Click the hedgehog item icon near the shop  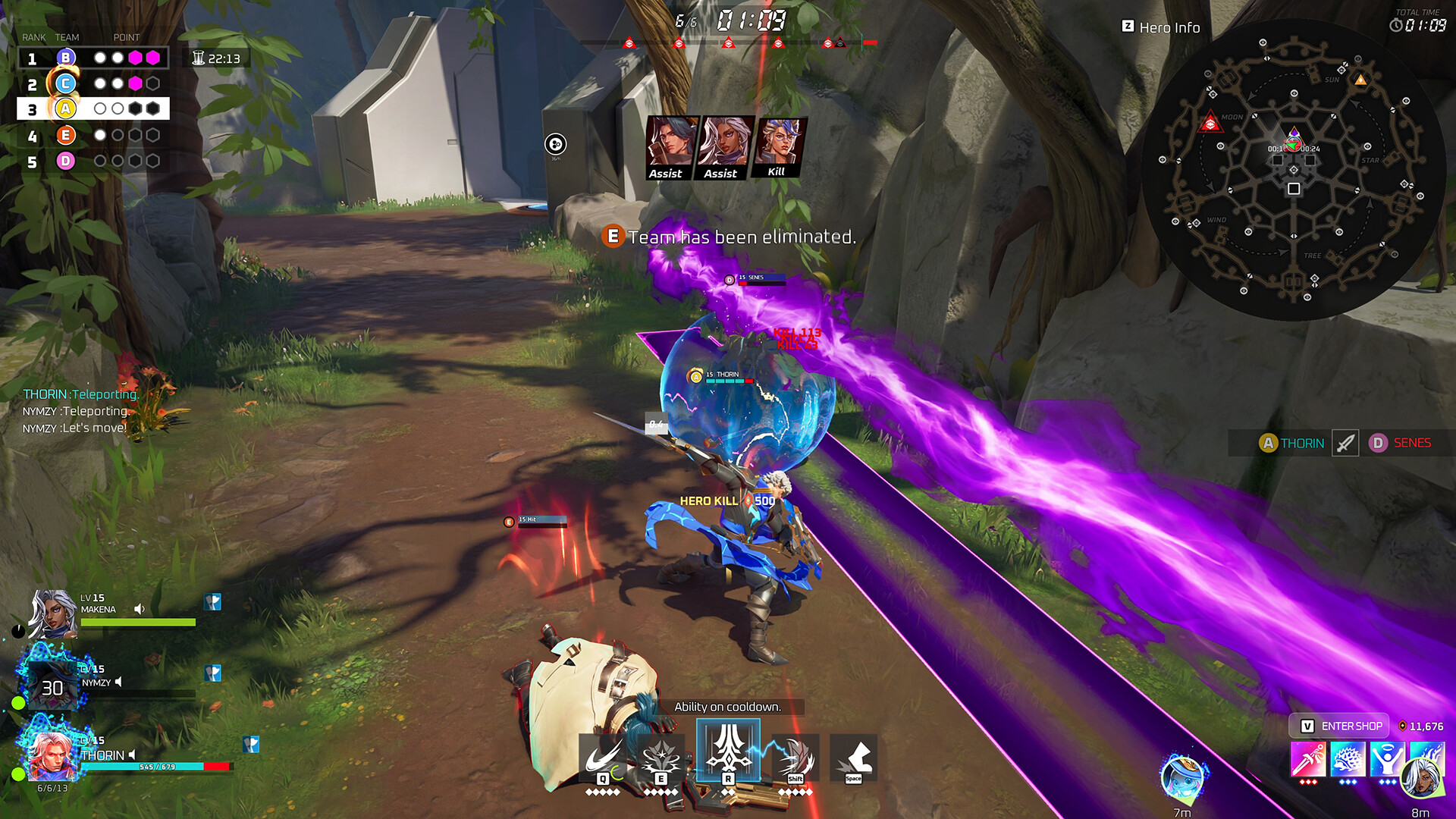coord(1348,761)
